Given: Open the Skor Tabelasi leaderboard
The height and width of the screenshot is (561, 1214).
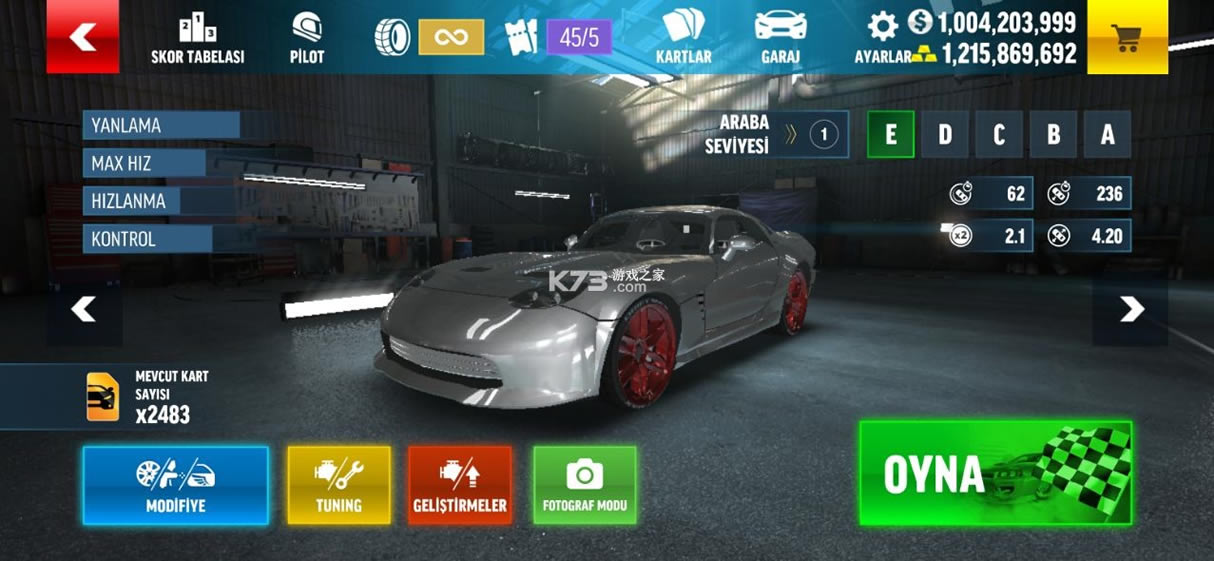Looking at the screenshot, I should click(x=197, y=39).
